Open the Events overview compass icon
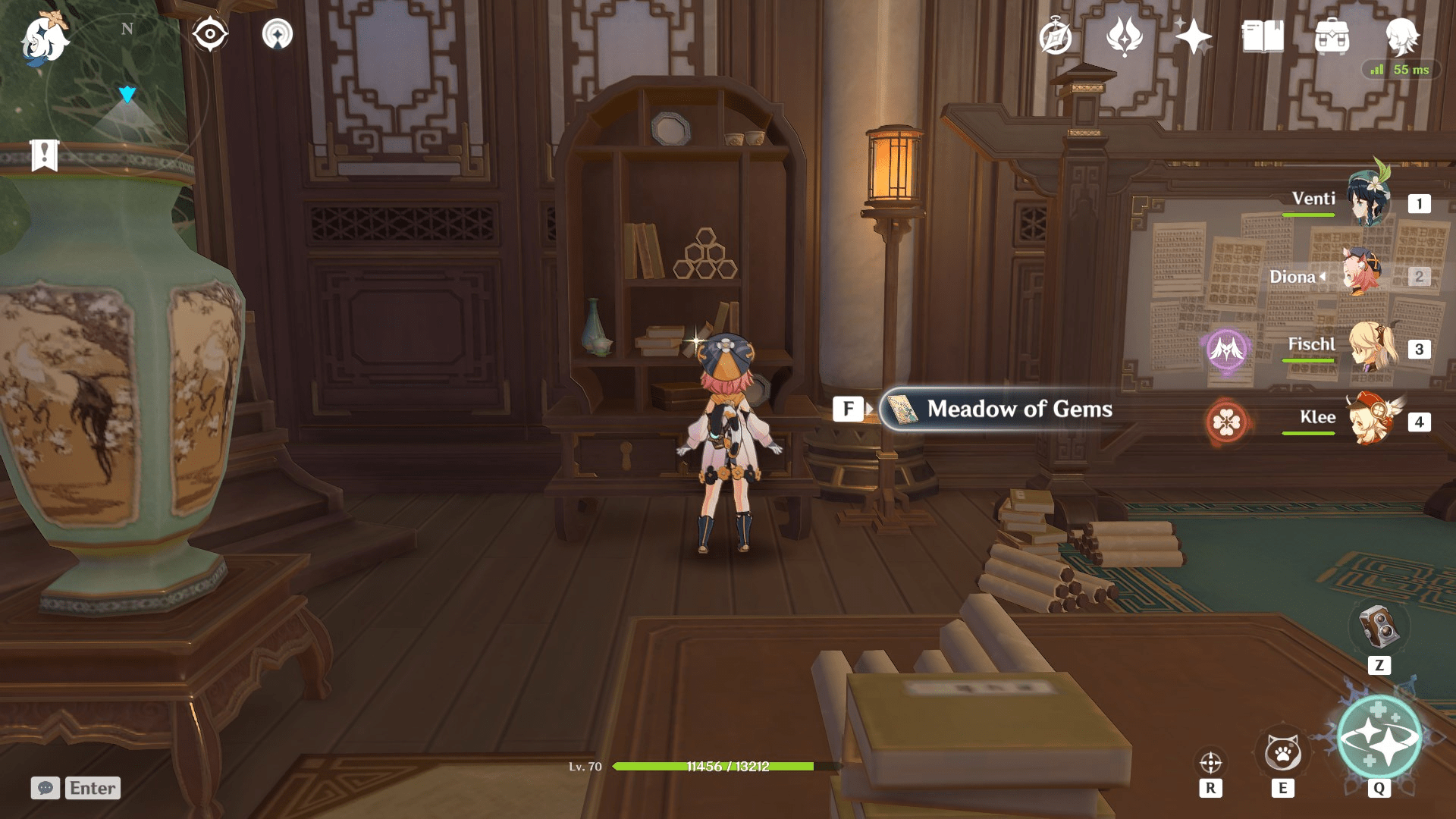 tap(1058, 35)
